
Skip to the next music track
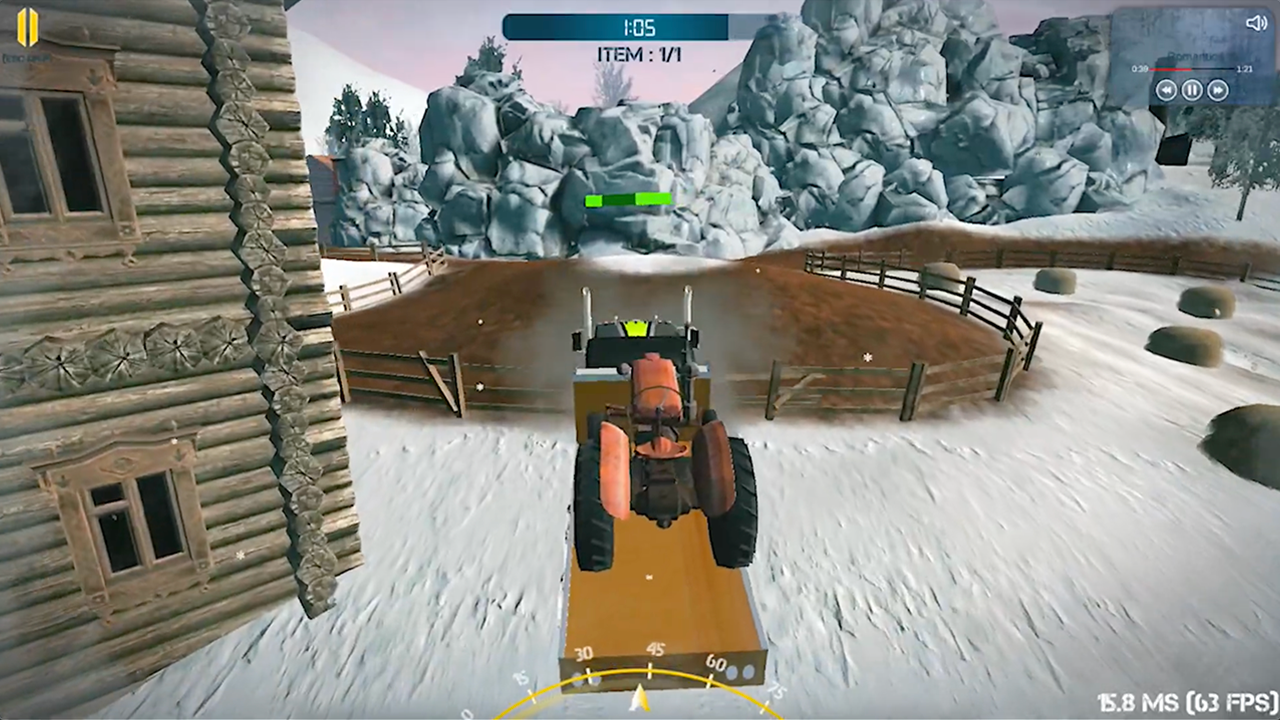(x=1218, y=90)
